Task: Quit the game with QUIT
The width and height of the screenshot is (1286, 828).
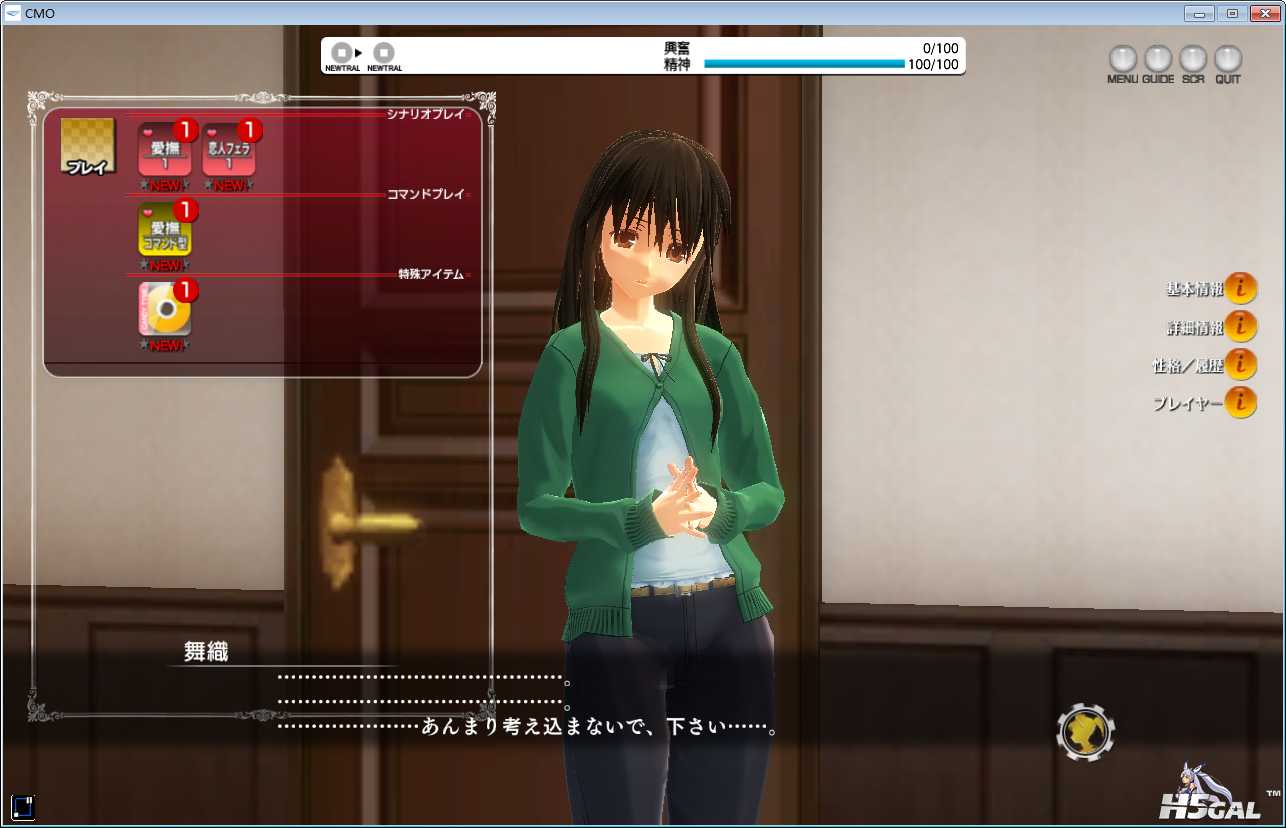Action: tap(1228, 59)
